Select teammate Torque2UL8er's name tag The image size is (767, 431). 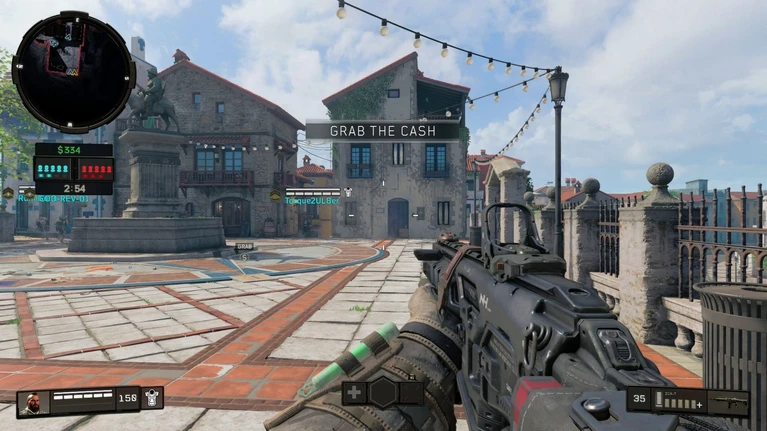click(x=312, y=200)
